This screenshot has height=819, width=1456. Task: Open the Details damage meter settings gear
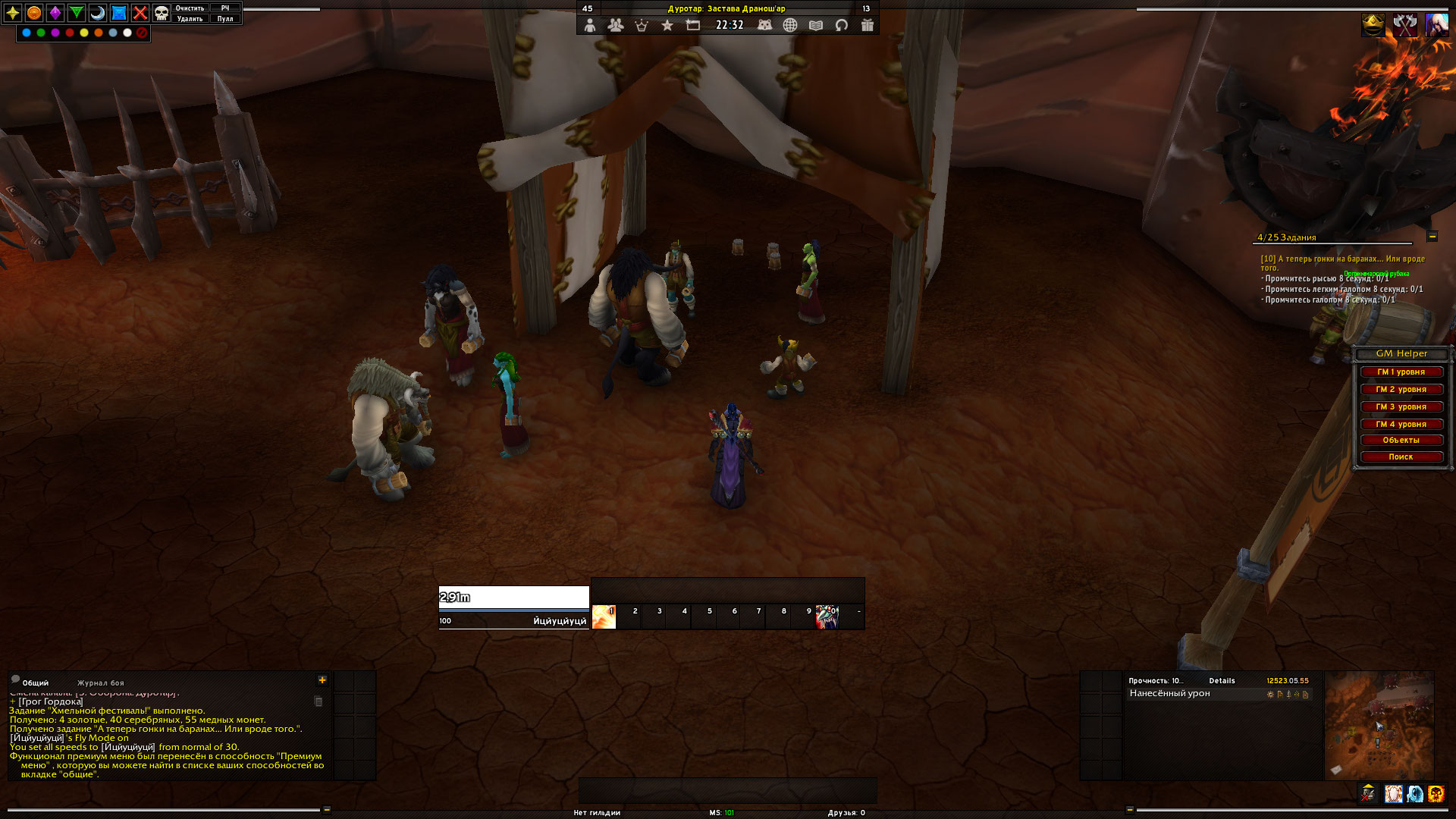tap(1270, 695)
